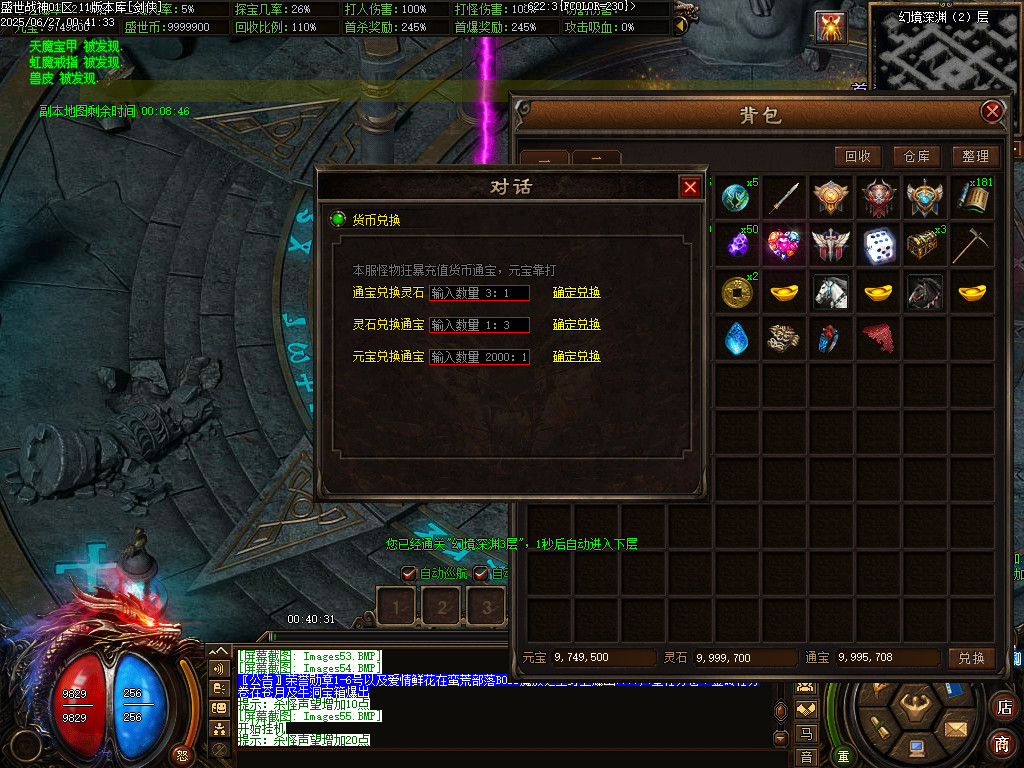Confirm the 灵石兑换通宝 exchange
1024x768 pixels.
pyautogui.click(x=577, y=325)
